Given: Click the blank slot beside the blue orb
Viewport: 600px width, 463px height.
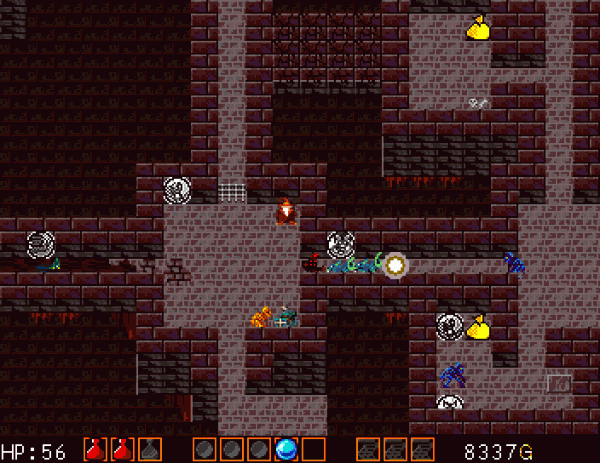Looking at the screenshot, I should click(314, 450).
